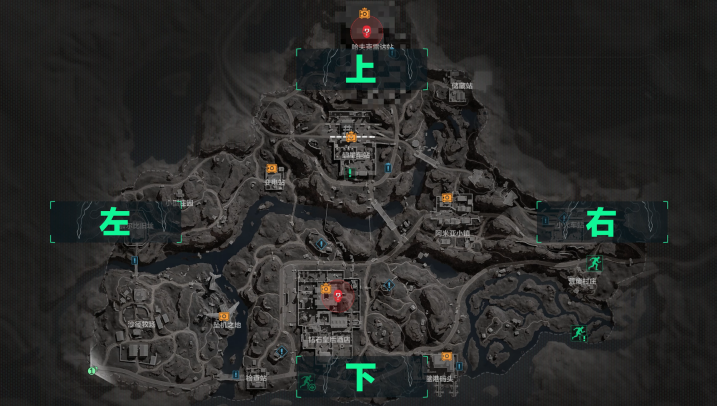Image resolution: width=717 pixels, height=406 pixels.
Task: Select the orange safe marker at 变电站
Action: point(272,170)
